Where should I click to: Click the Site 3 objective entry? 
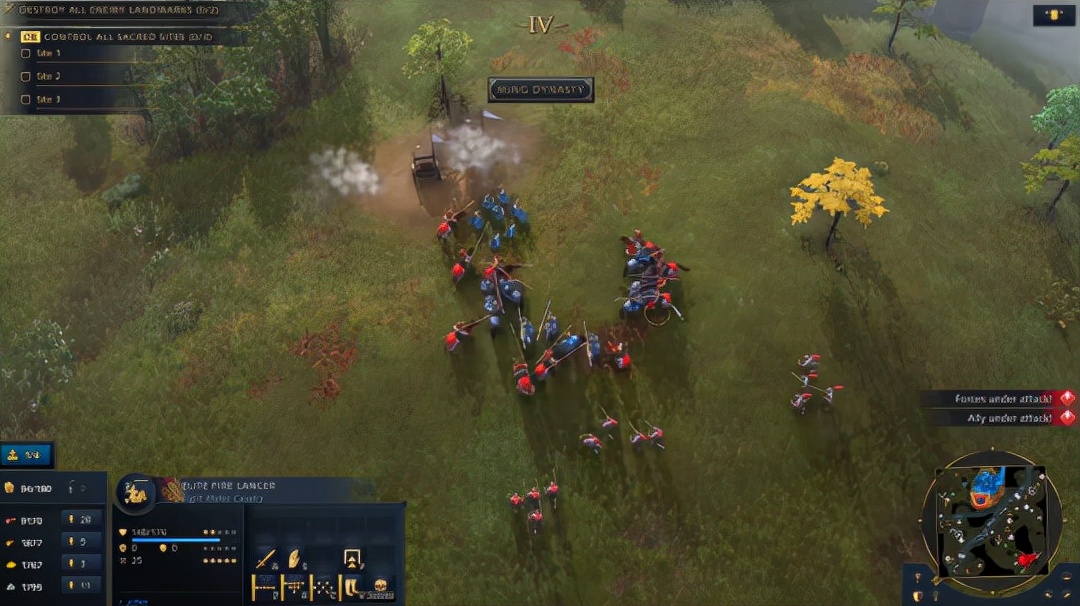[47, 99]
